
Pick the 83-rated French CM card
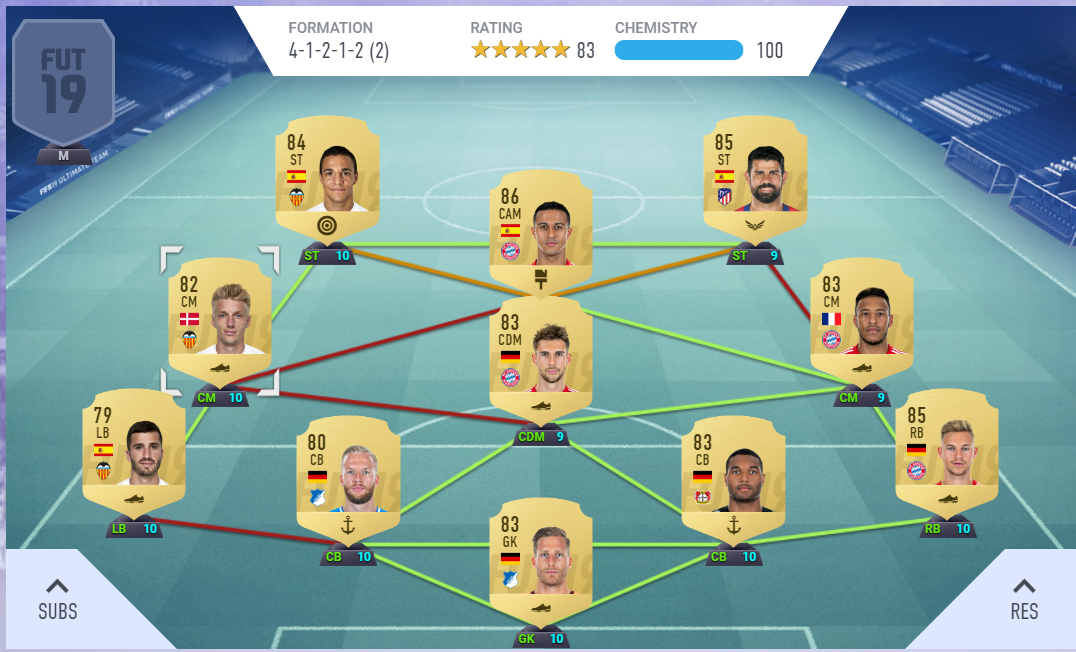tap(861, 320)
